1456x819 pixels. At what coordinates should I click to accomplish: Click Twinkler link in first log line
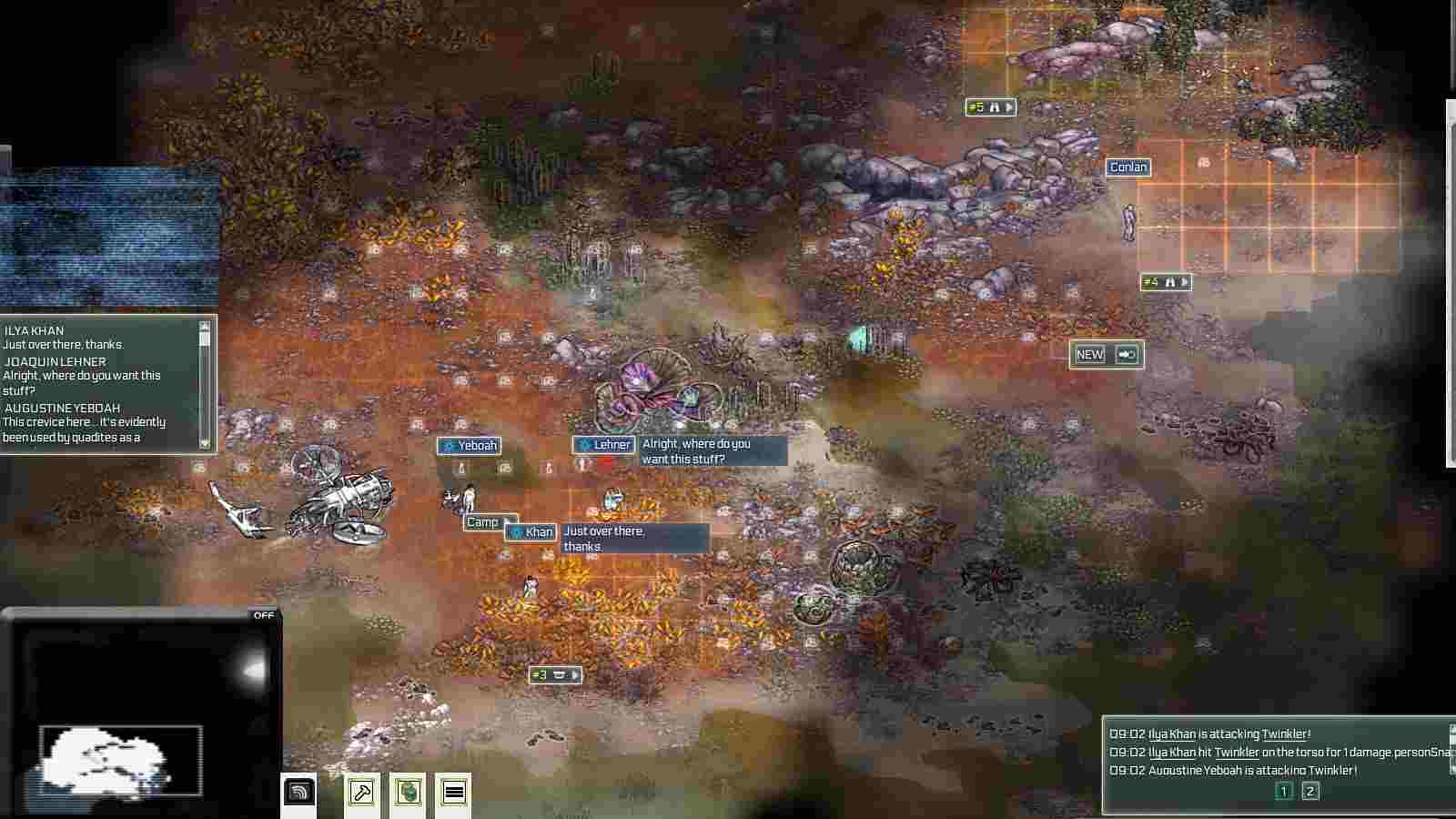pyautogui.click(x=1284, y=734)
